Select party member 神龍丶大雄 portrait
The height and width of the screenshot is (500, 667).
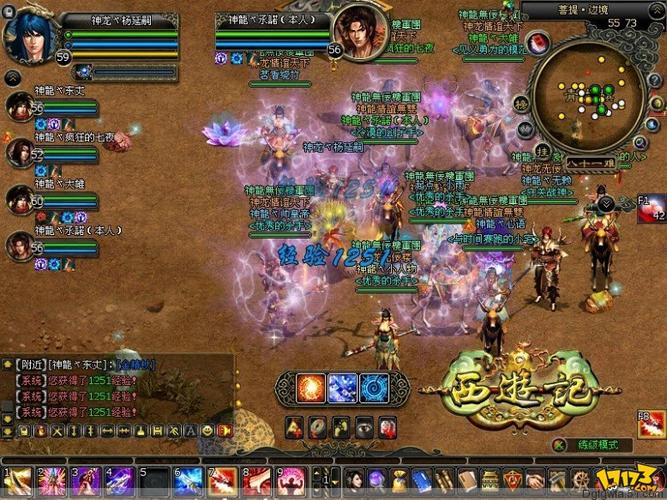19,198
